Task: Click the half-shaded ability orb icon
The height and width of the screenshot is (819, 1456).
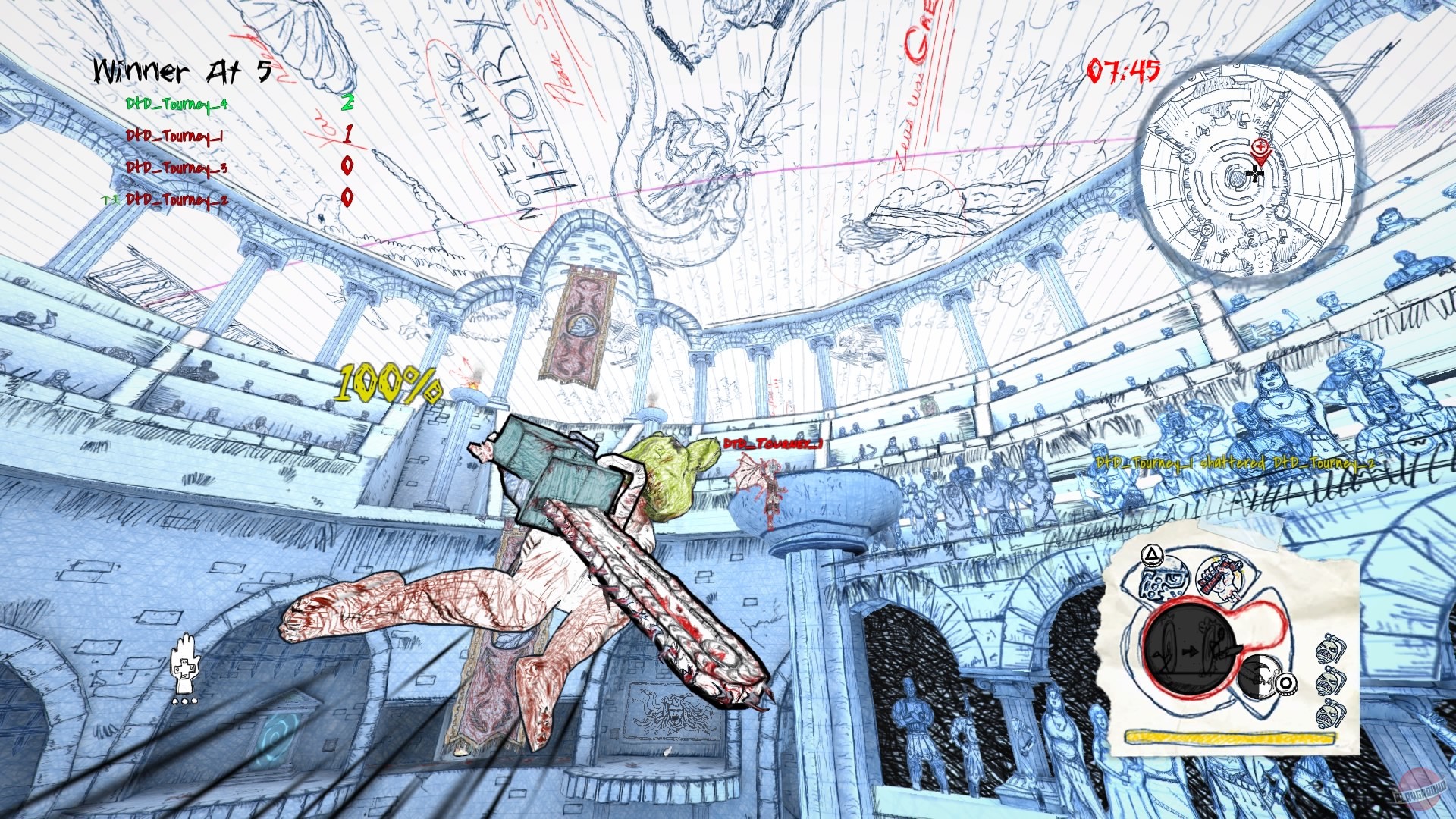Action: tap(1260, 677)
